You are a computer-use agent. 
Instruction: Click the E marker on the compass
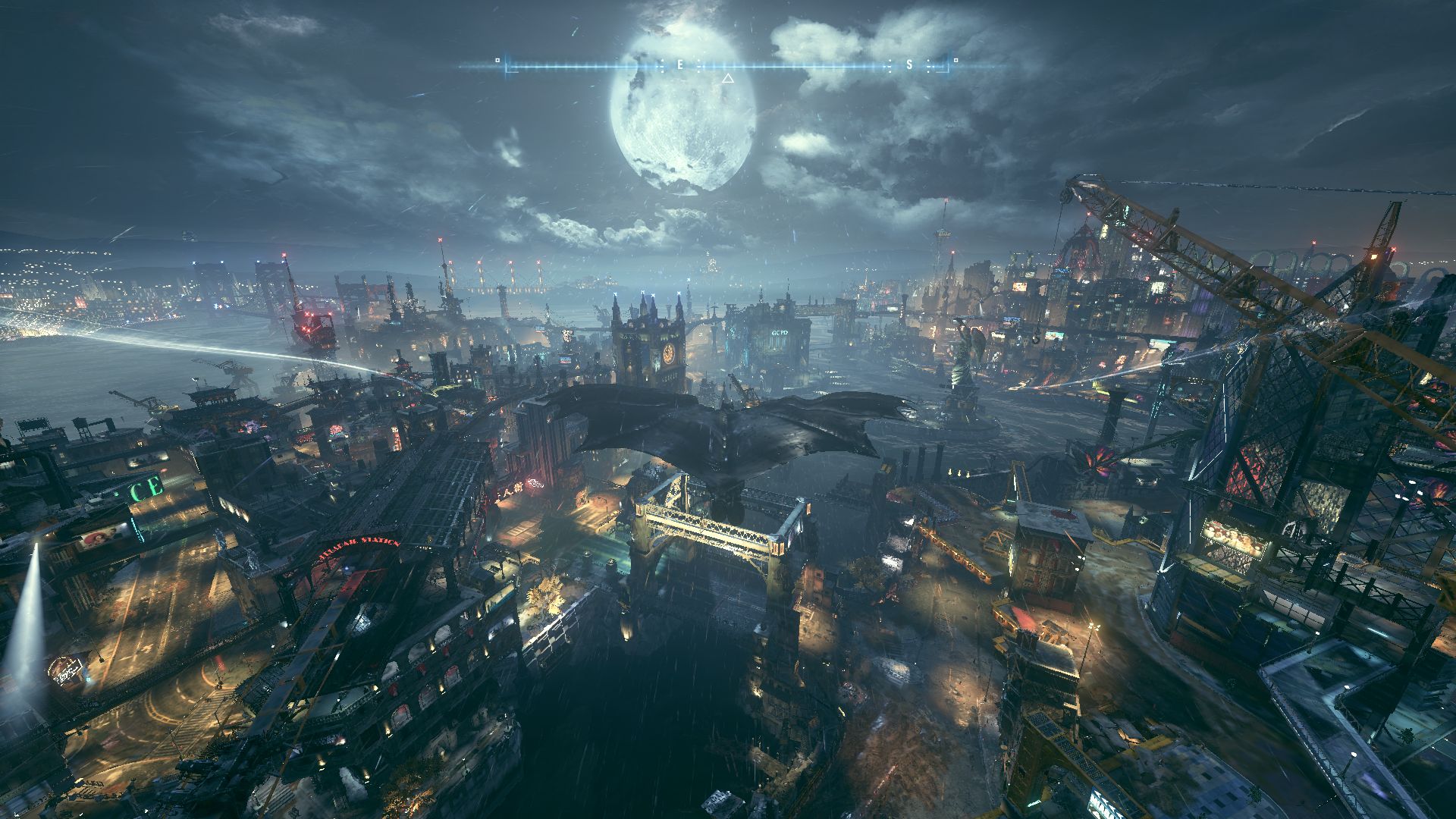pos(679,65)
